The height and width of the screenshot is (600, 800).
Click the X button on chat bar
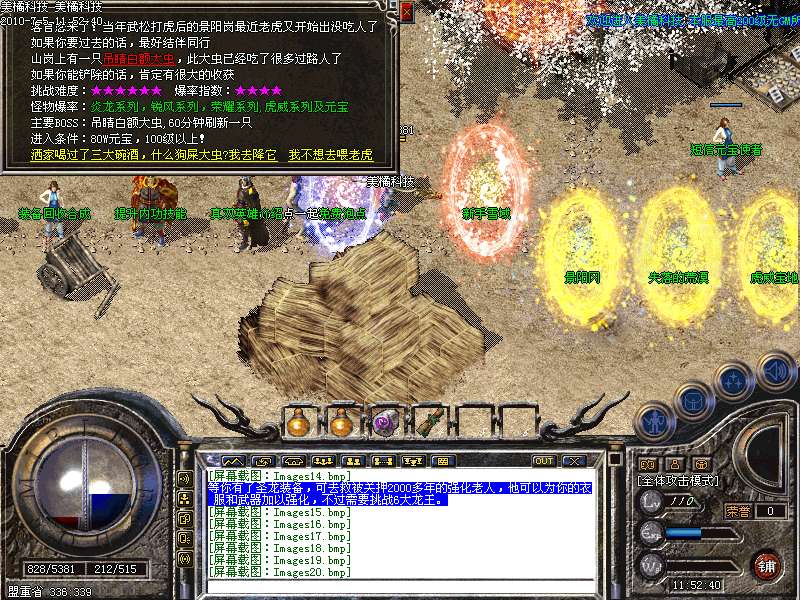(x=573, y=461)
